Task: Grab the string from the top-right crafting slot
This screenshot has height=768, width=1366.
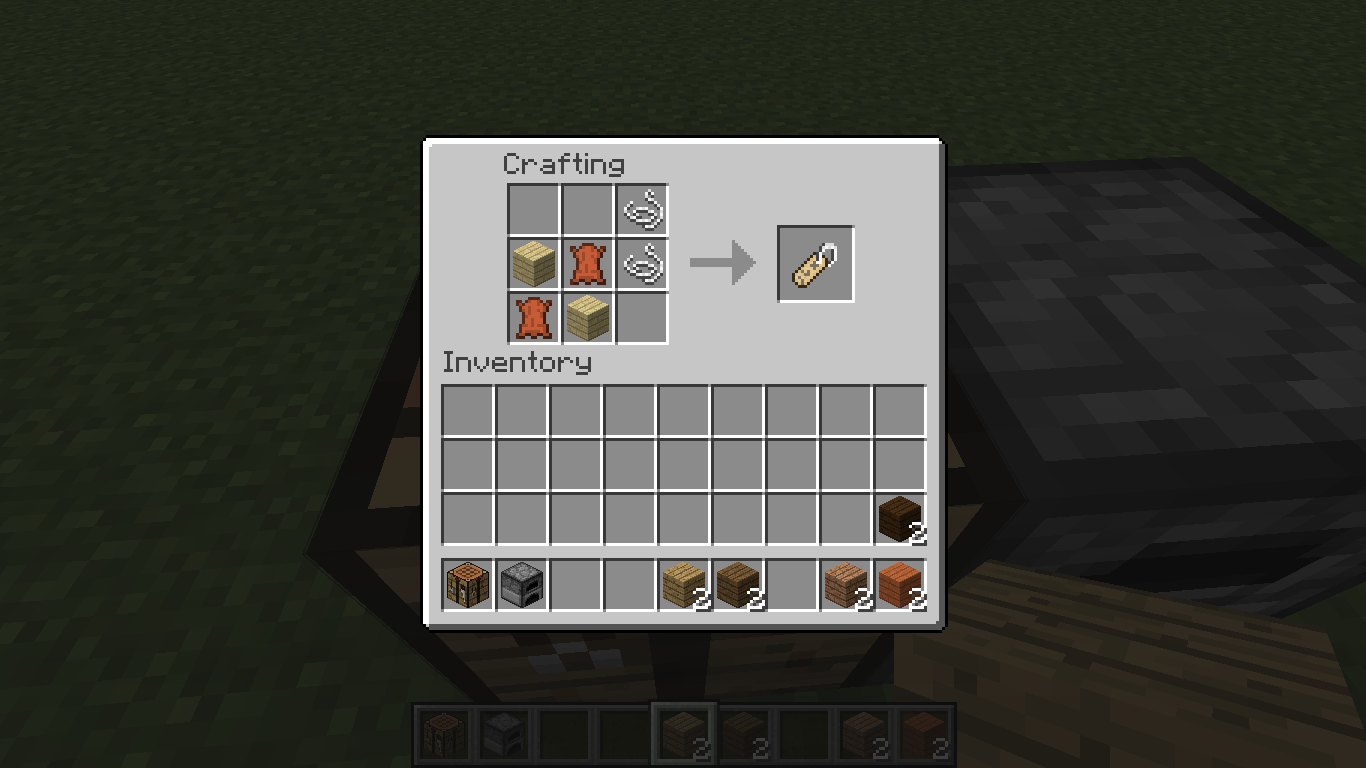Action: [641, 209]
